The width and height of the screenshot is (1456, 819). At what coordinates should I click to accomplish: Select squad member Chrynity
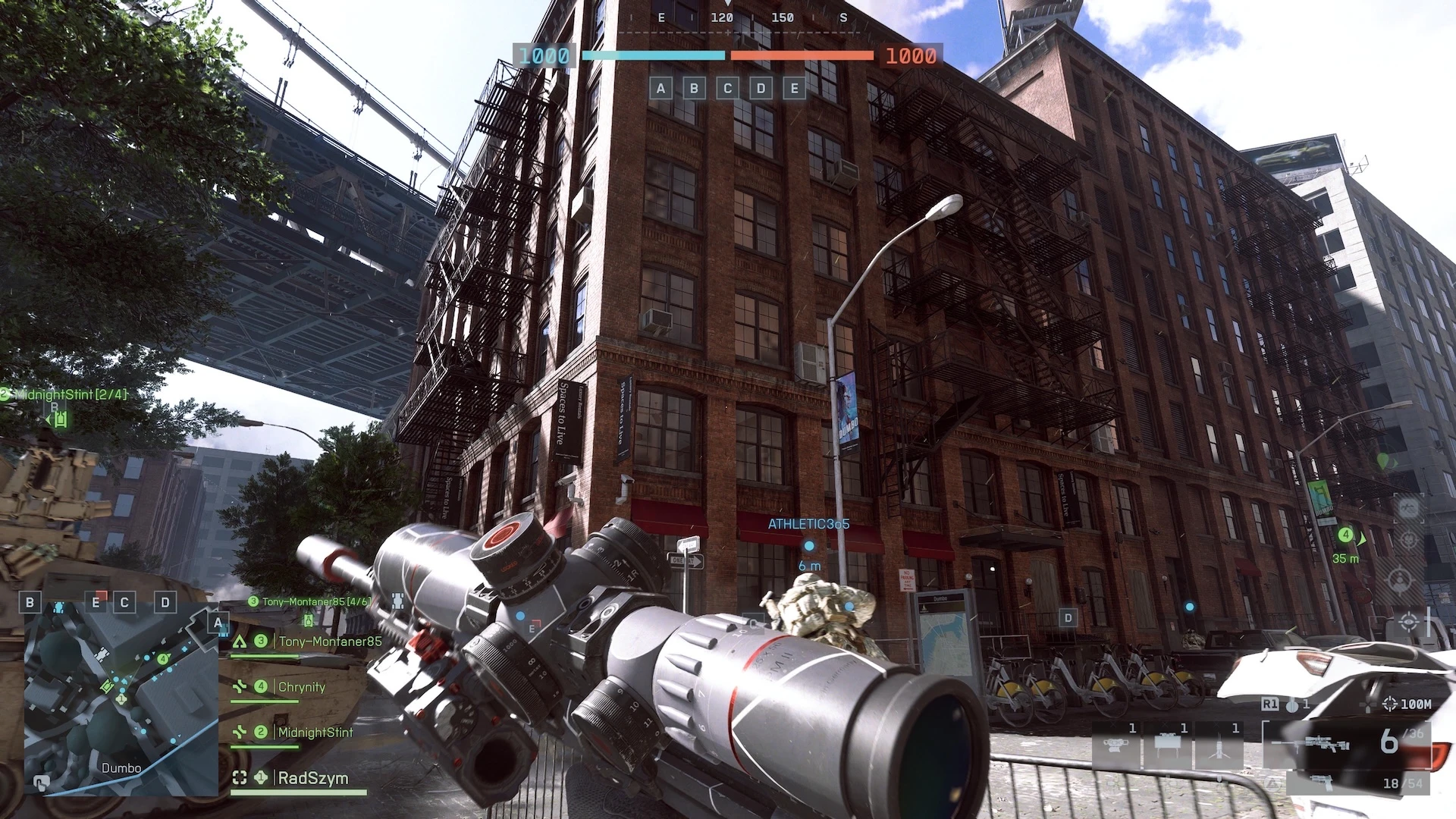[301, 687]
